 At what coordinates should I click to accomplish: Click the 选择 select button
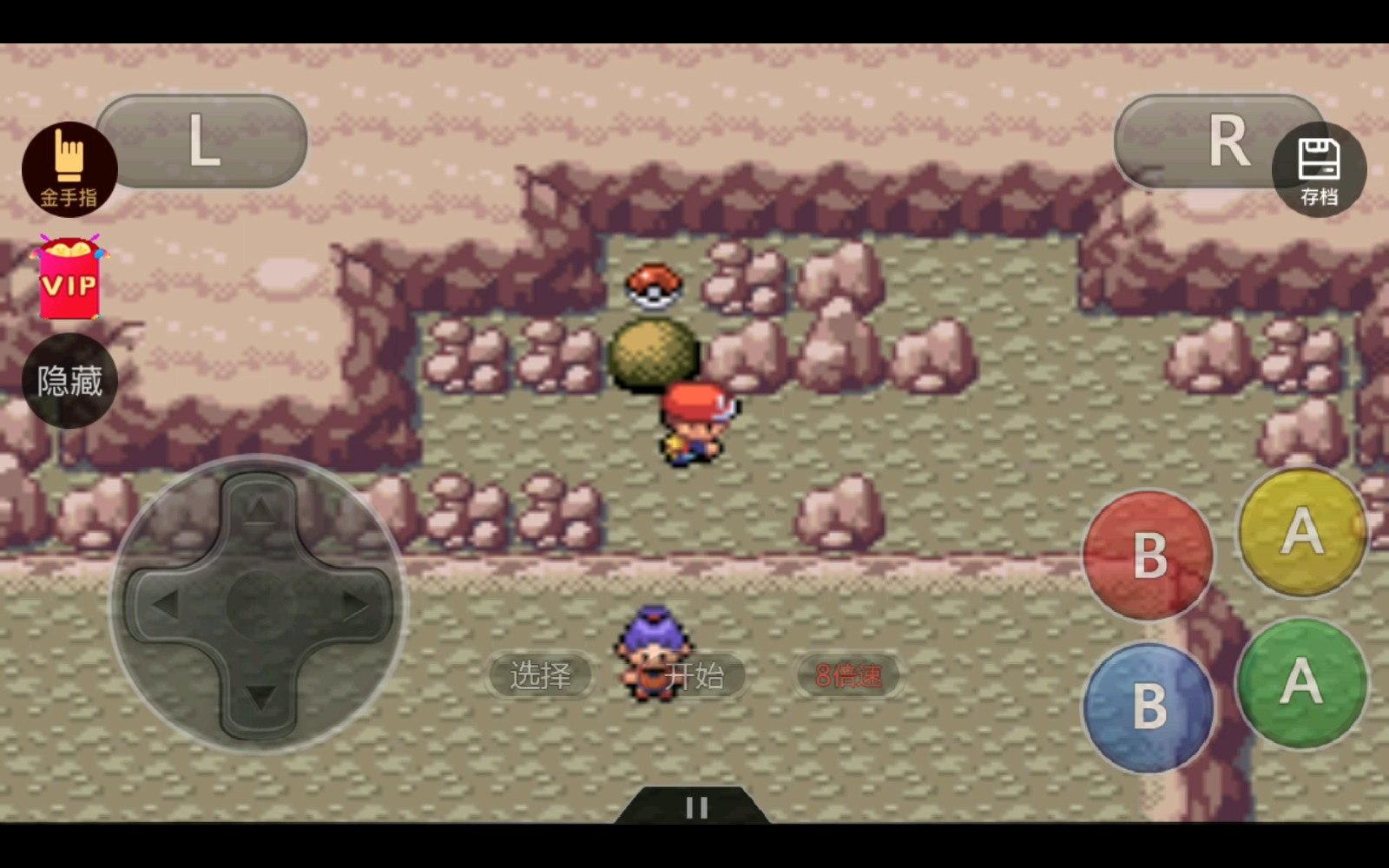(540, 675)
